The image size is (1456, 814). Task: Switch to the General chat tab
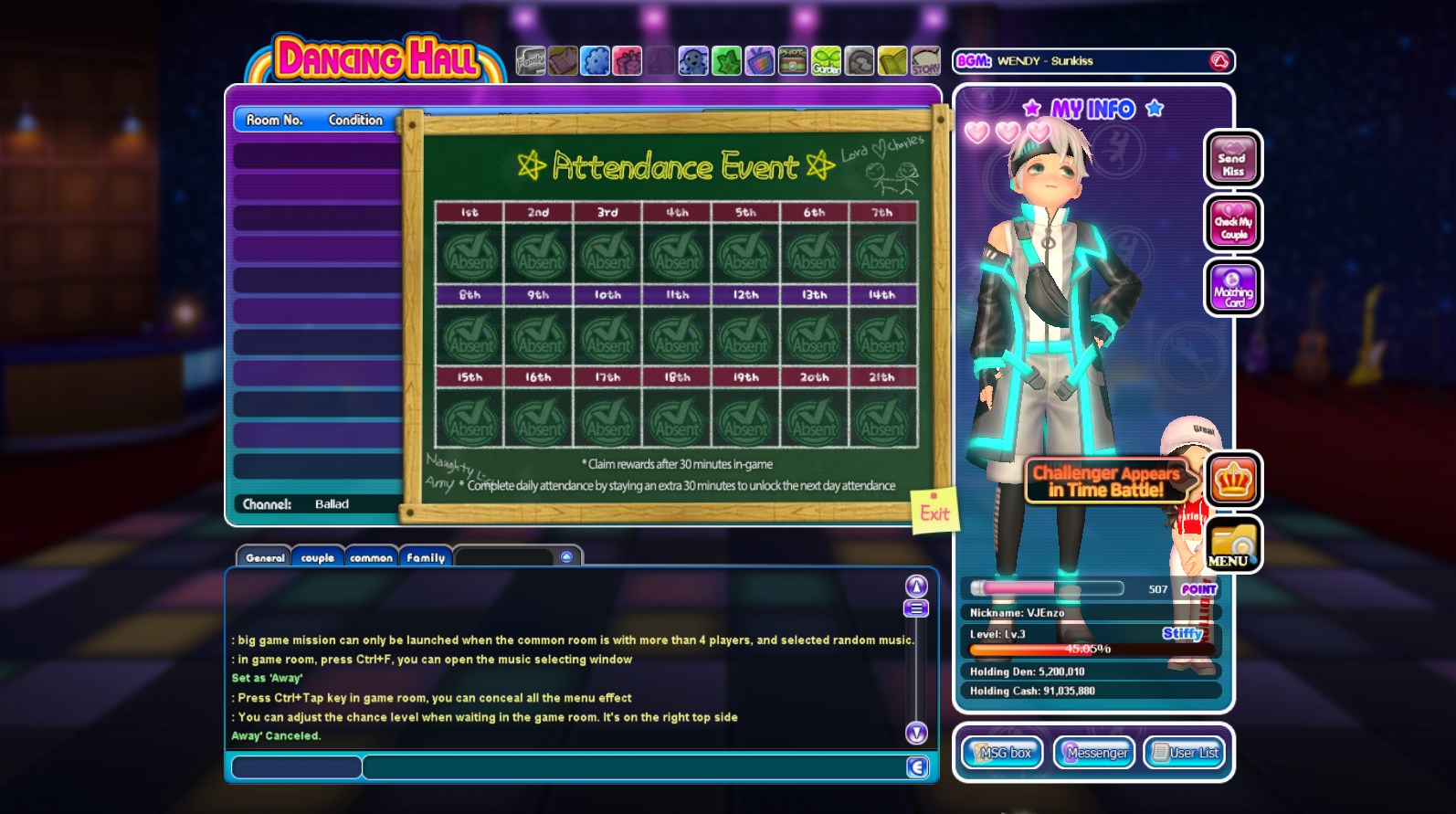pos(265,557)
